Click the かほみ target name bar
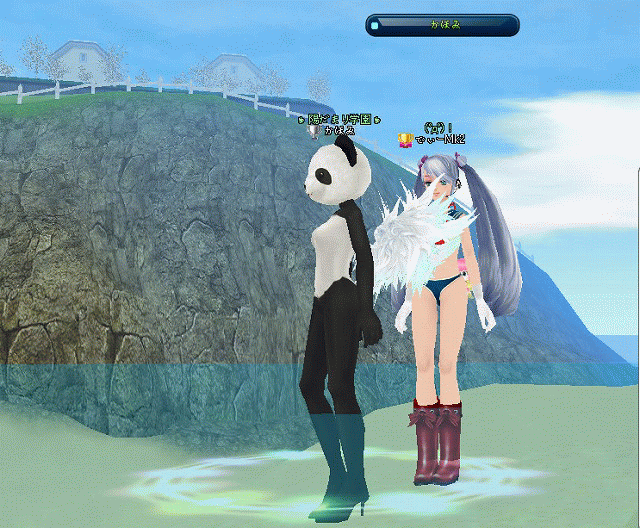 443,25
